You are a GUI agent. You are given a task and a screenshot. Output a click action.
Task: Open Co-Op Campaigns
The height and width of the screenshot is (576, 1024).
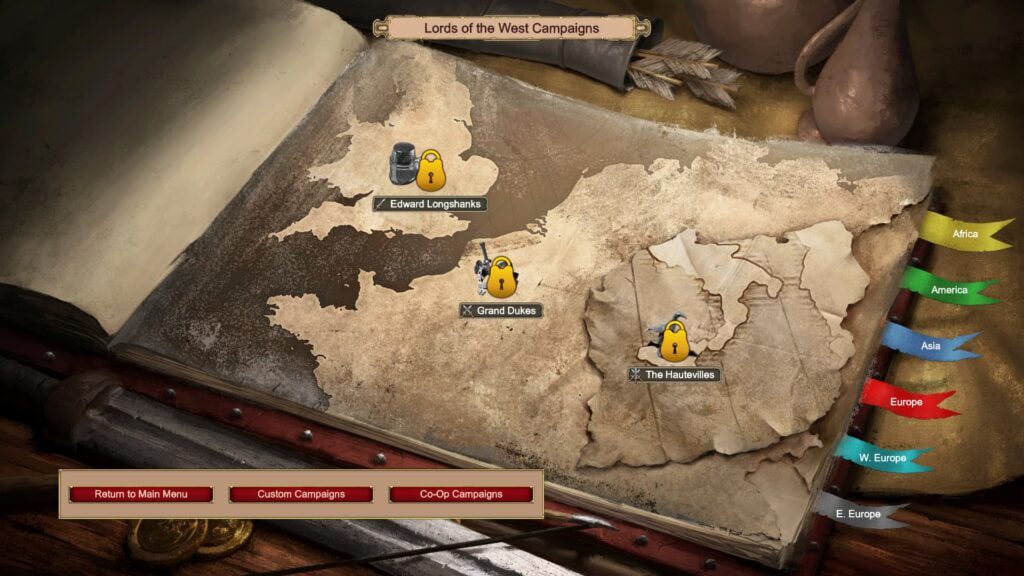point(461,494)
